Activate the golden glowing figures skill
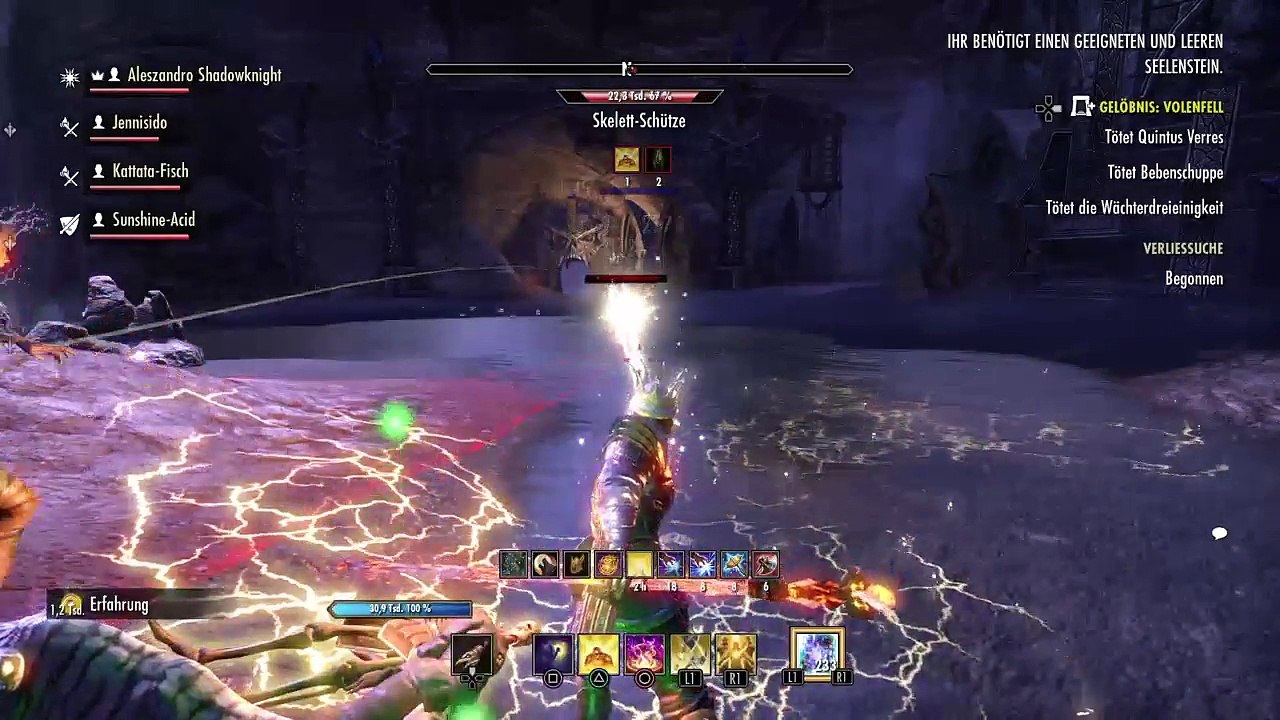1280x720 pixels. pos(735,653)
